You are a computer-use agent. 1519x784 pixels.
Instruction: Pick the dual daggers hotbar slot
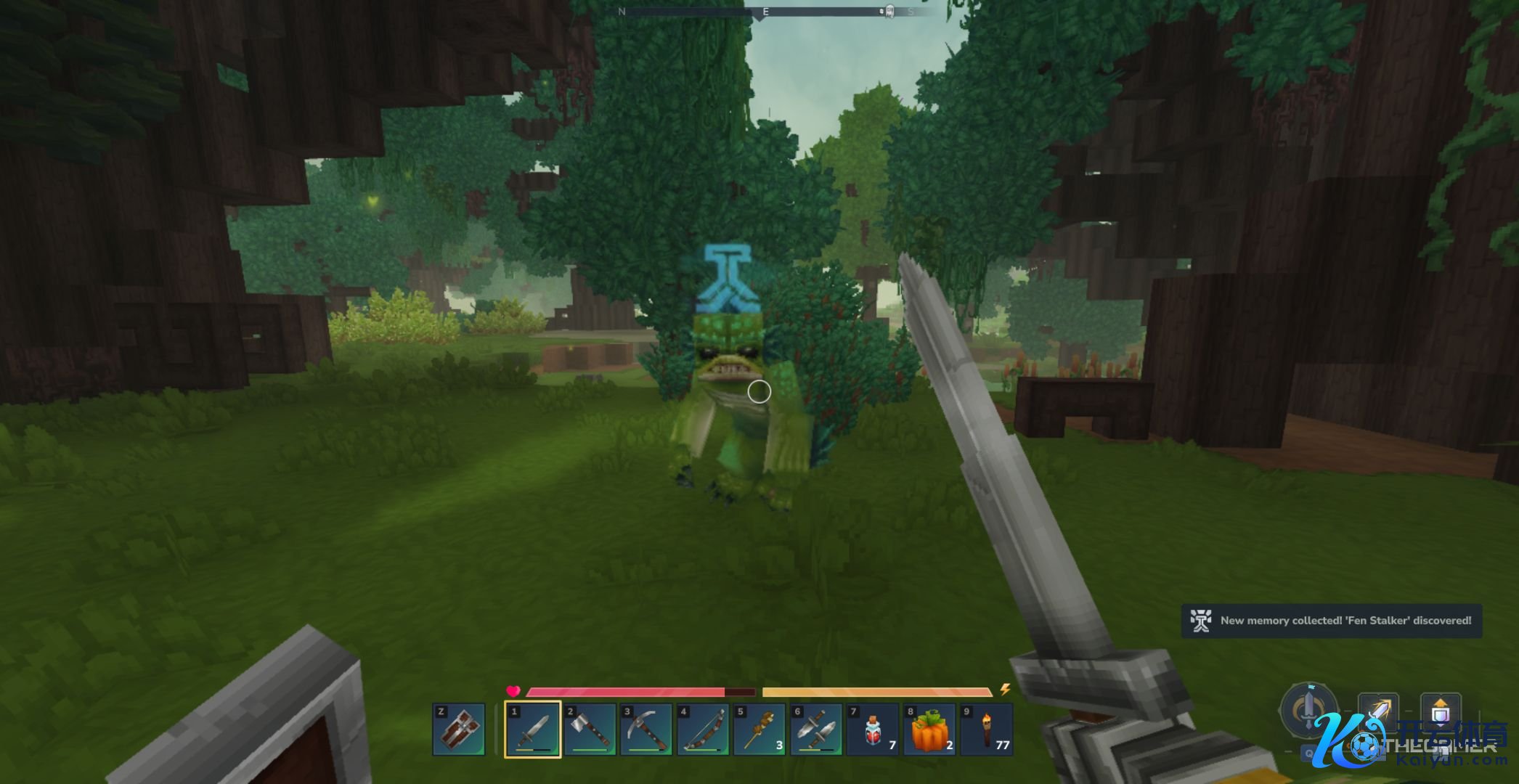click(x=816, y=729)
